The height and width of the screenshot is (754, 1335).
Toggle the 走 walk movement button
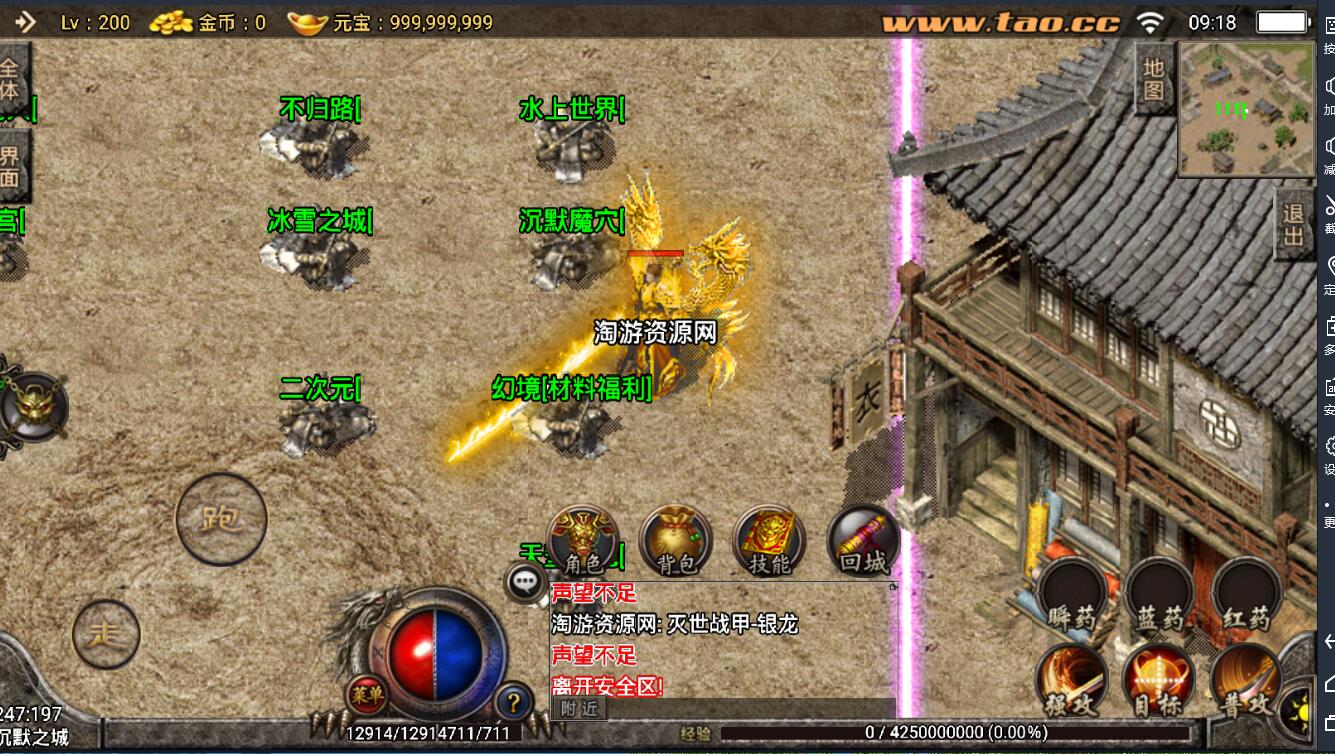pyautogui.click(x=106, y=634)
